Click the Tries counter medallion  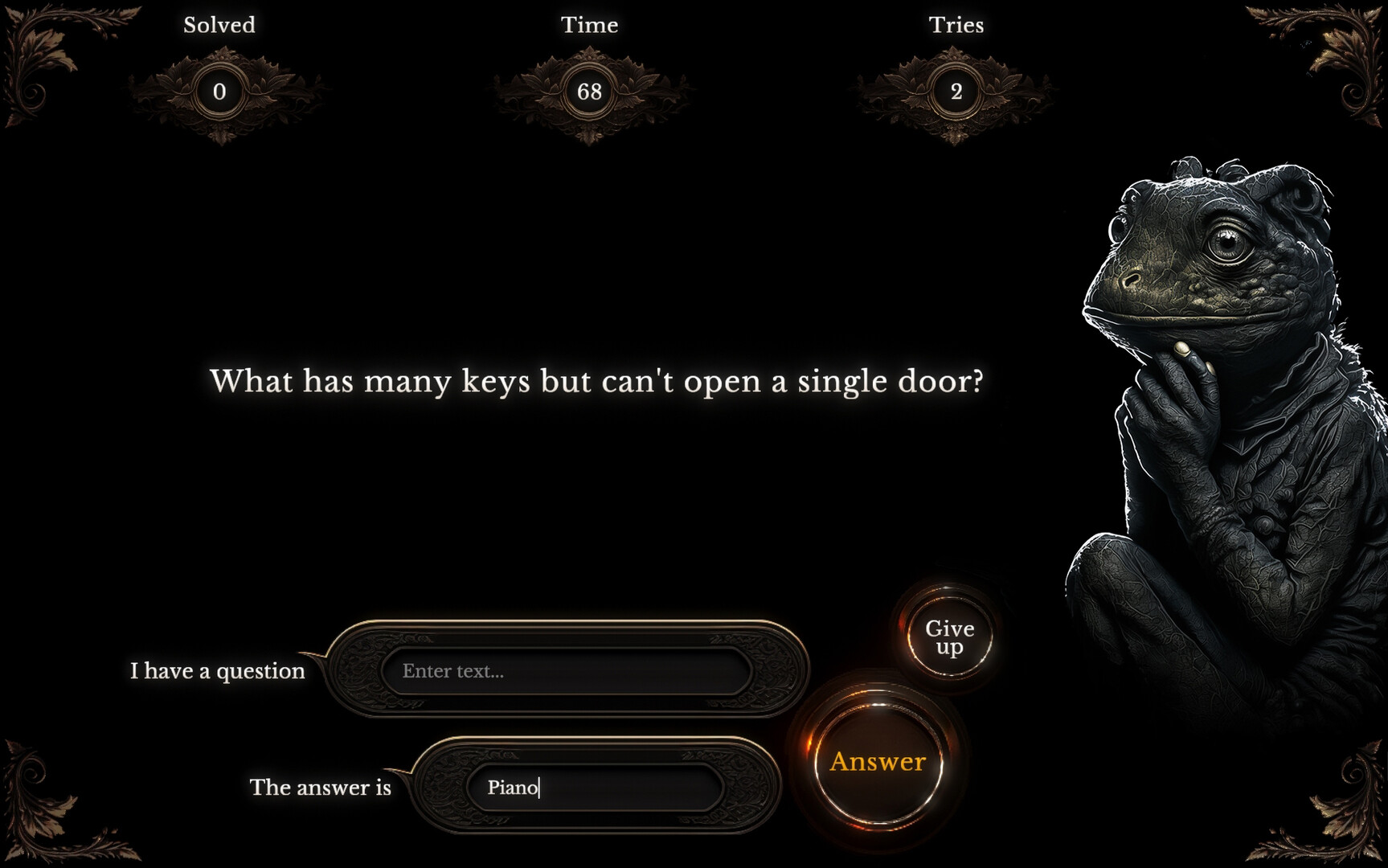956,91
